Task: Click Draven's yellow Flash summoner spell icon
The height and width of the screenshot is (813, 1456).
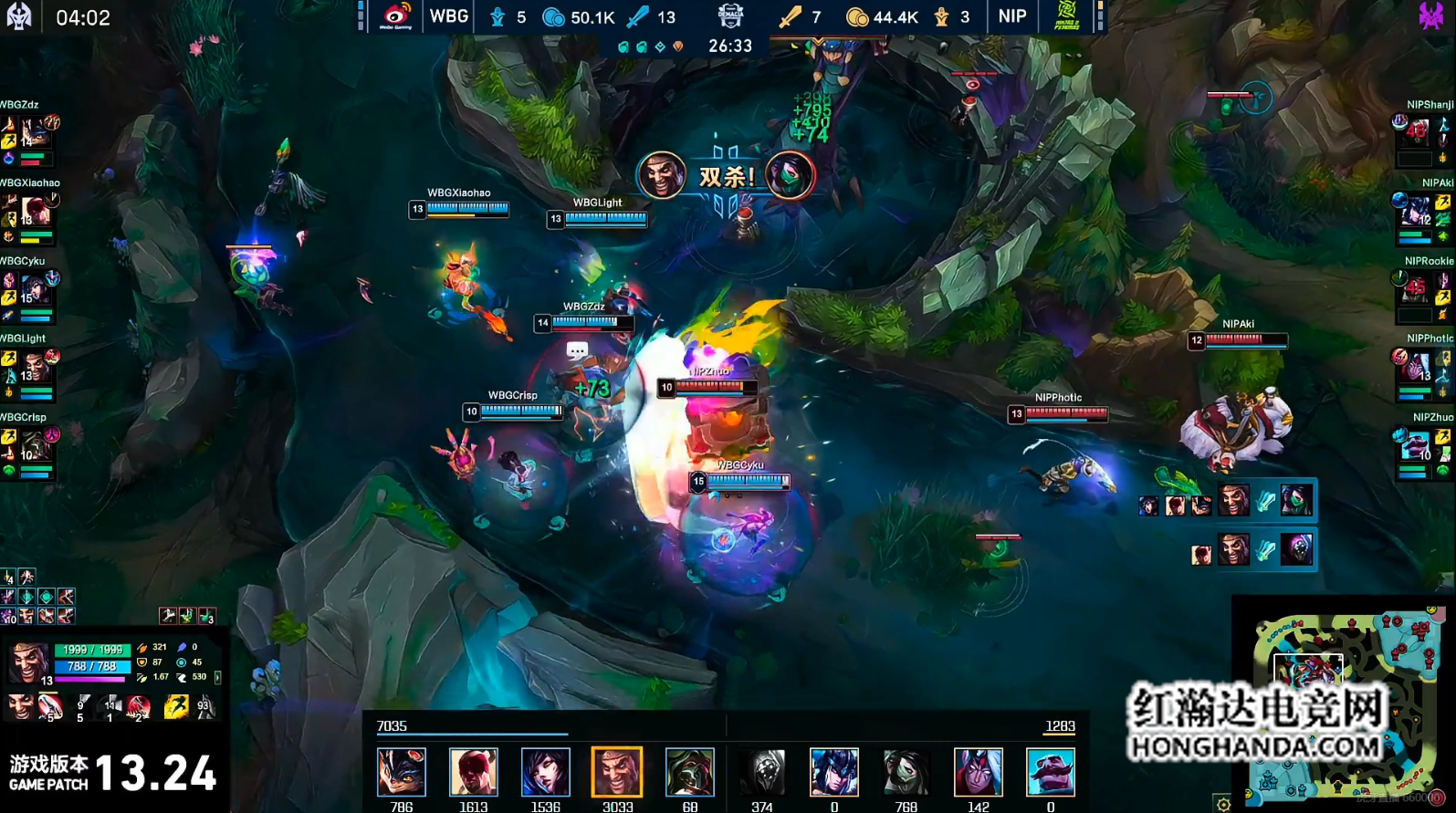Action: (176, 706)
